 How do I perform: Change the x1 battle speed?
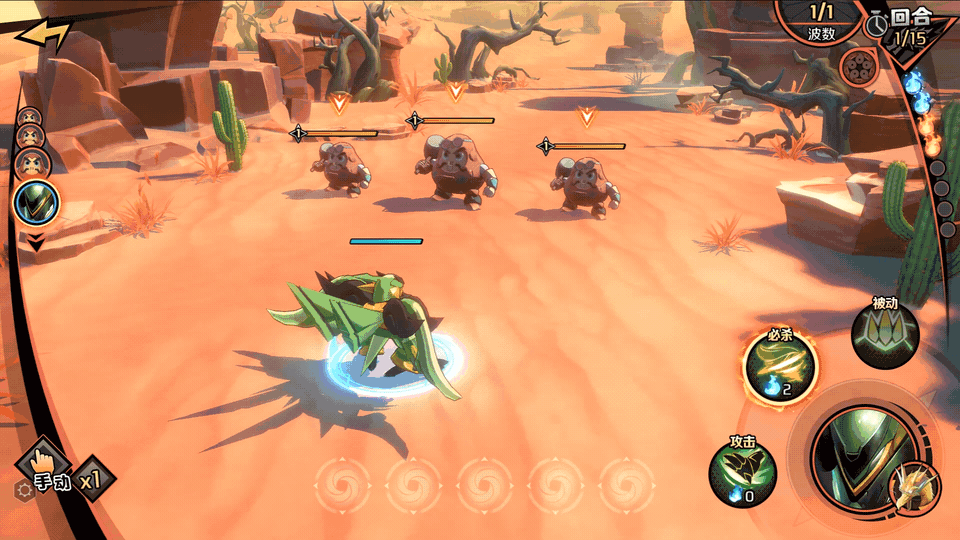[93, 480]
